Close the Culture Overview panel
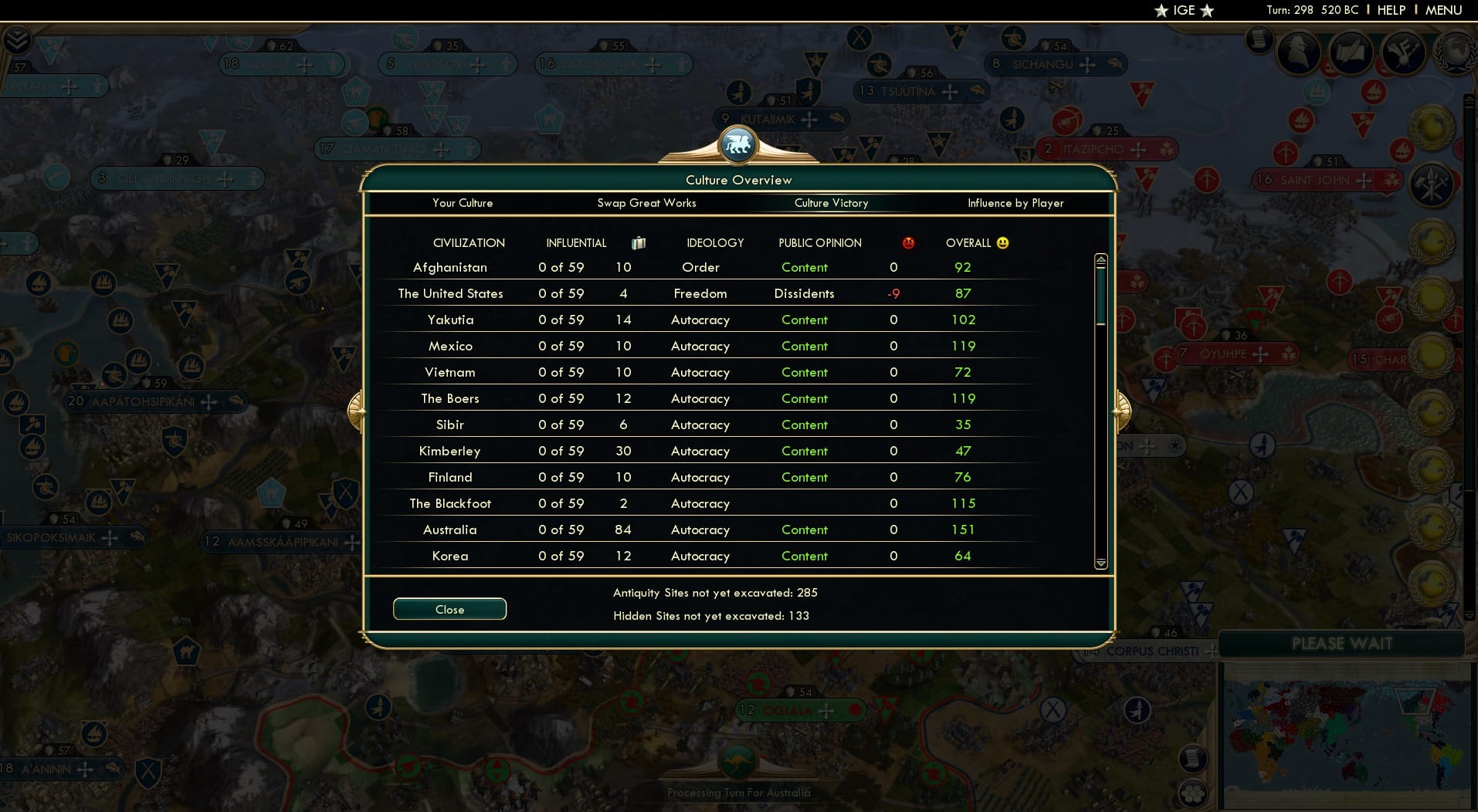 point(449,609)
